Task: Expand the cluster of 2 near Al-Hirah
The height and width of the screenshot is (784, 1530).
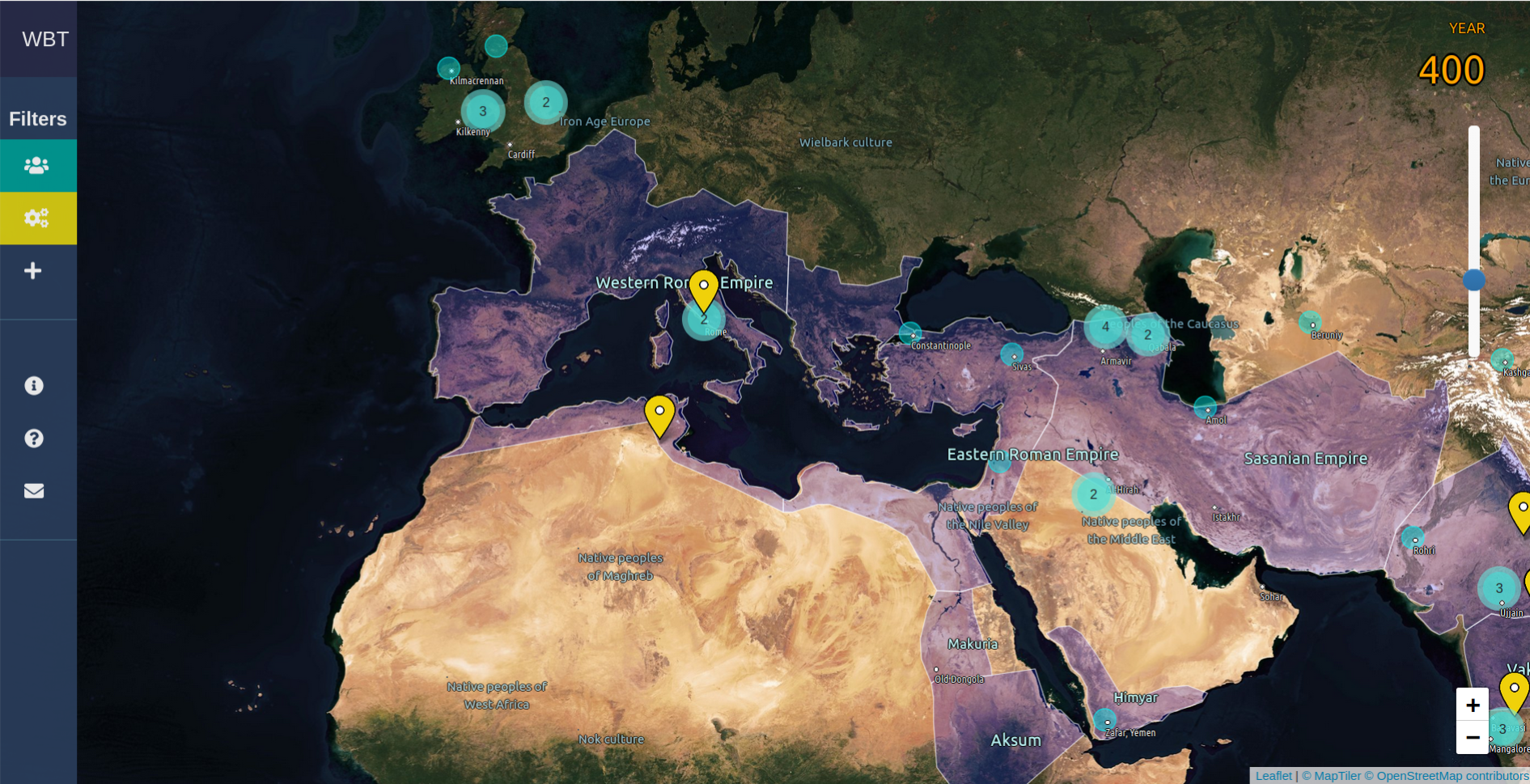Action: tap(1092, 494)
